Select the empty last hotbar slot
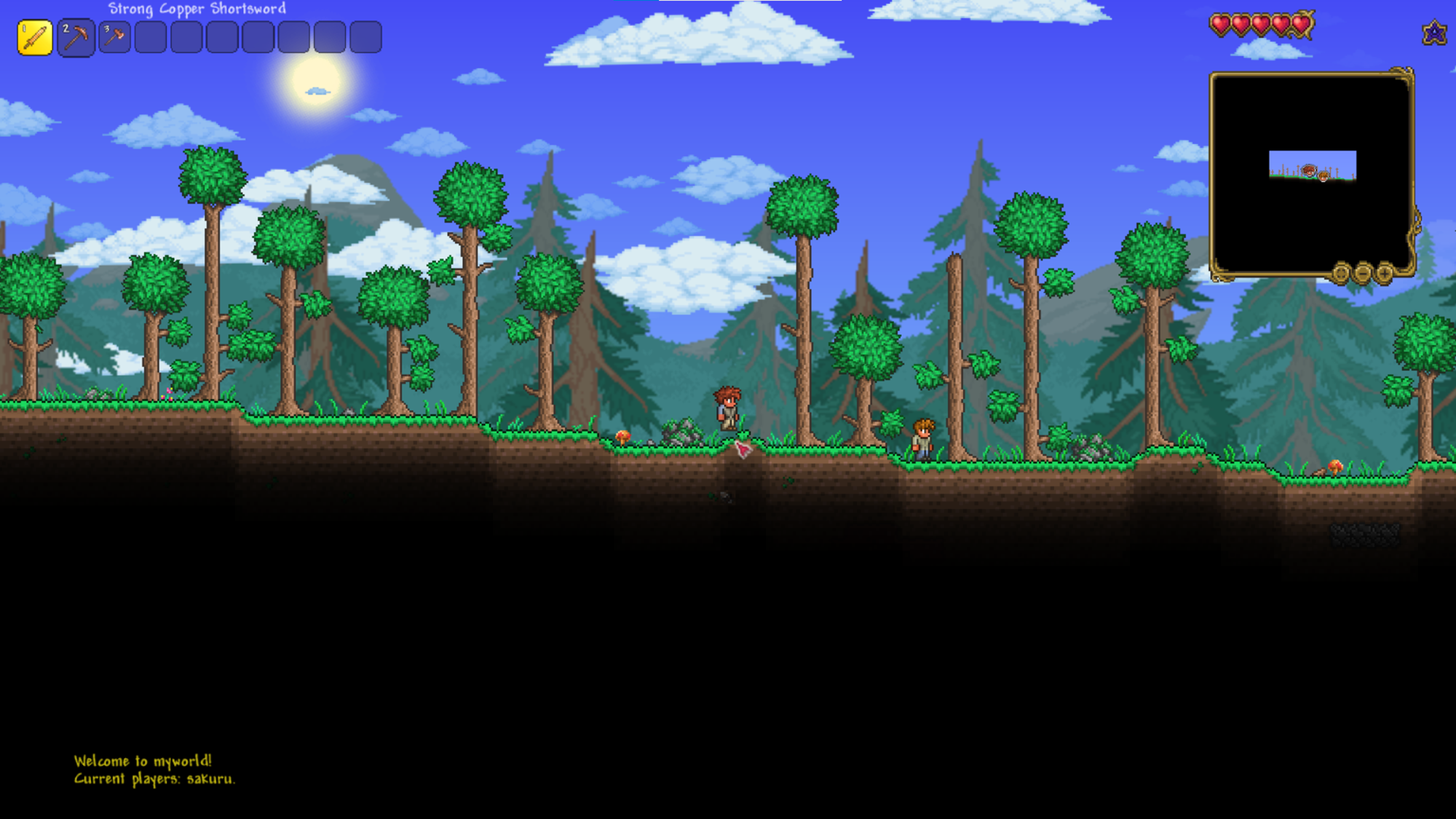1456x819 pixels. pos(365,36)
